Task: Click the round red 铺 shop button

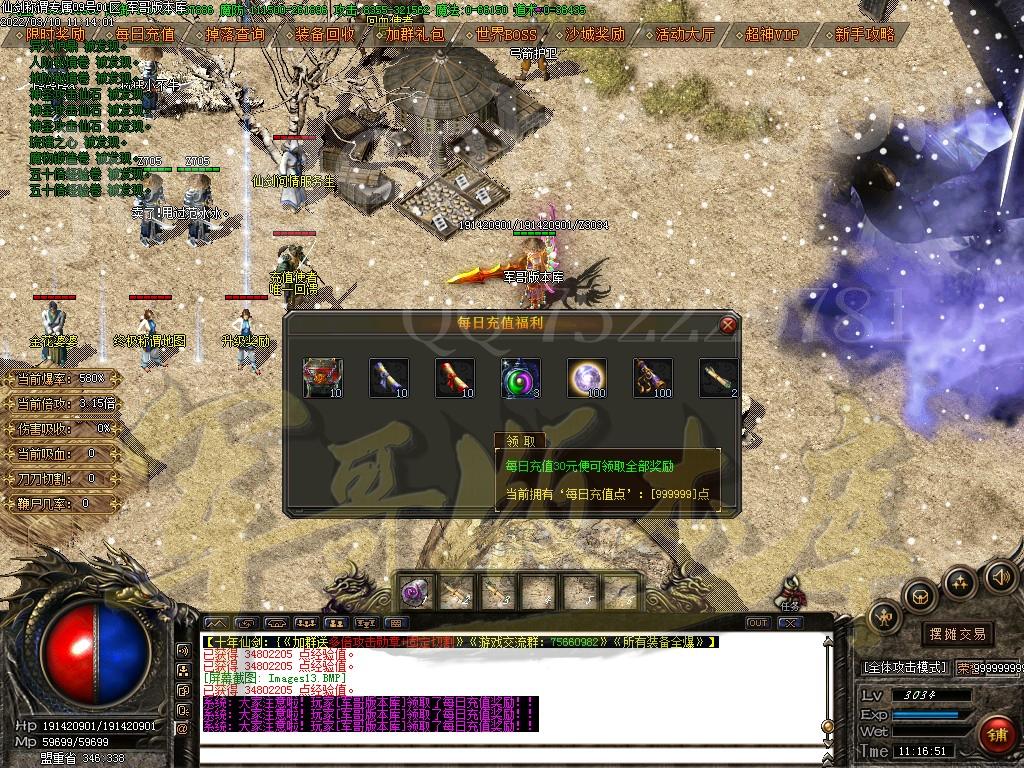Action: pyautogui.click(x=996, y=735)
